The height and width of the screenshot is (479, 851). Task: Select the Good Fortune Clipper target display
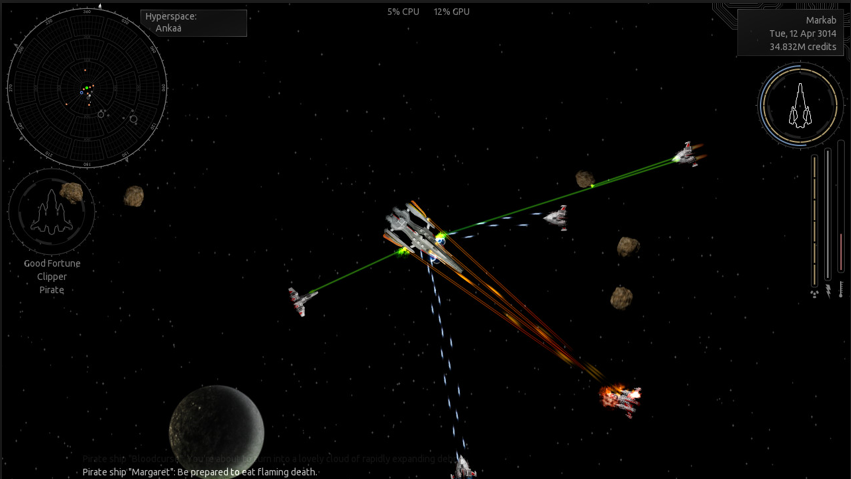pos(51,212)
